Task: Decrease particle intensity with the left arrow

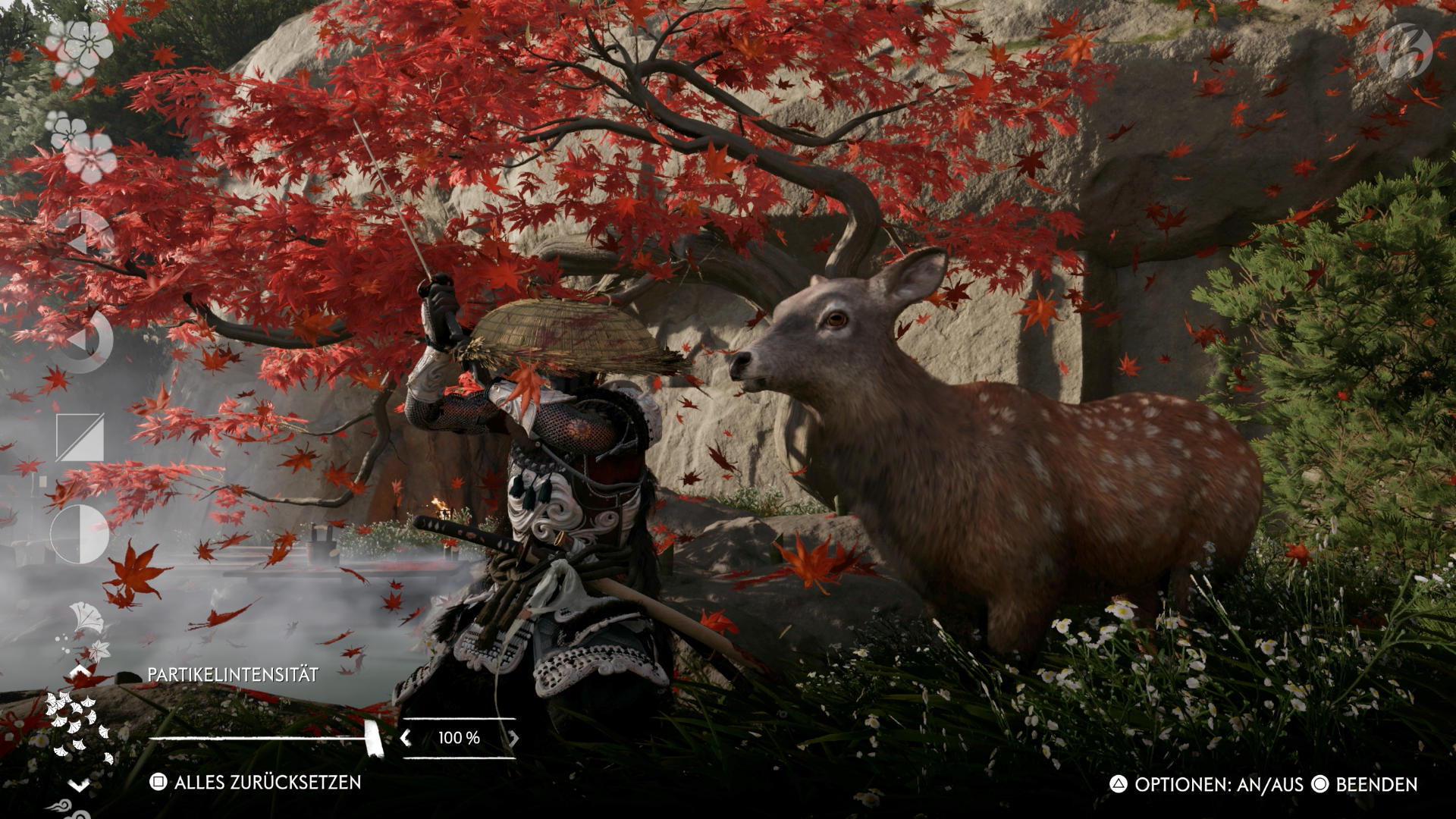Action: pos(406,738)
